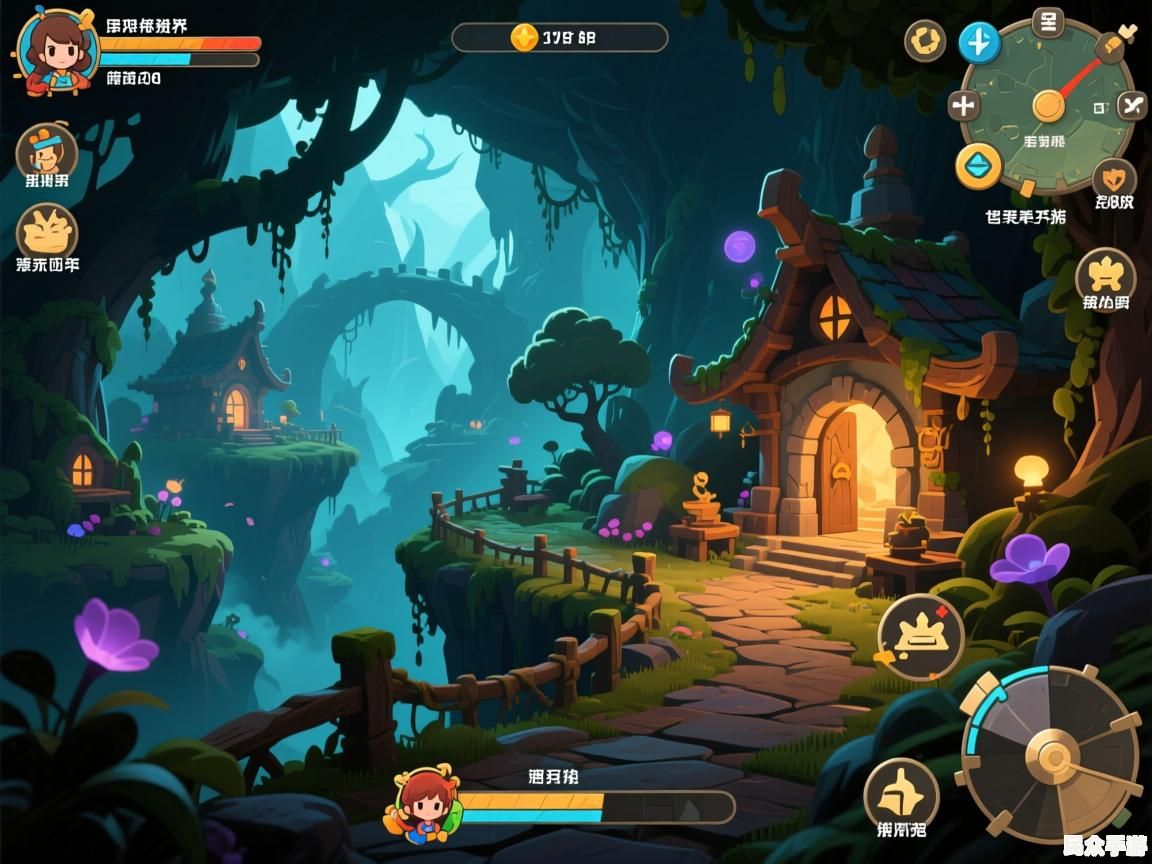Tap the blue compass star button
Viewport: 1152px width, 864px height.
[979, 43]
